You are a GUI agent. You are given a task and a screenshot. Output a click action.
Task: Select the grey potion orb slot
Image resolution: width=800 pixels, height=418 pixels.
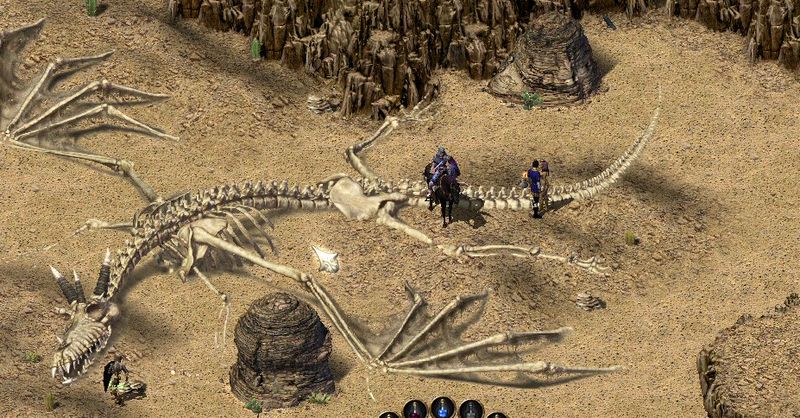point(470,410)
